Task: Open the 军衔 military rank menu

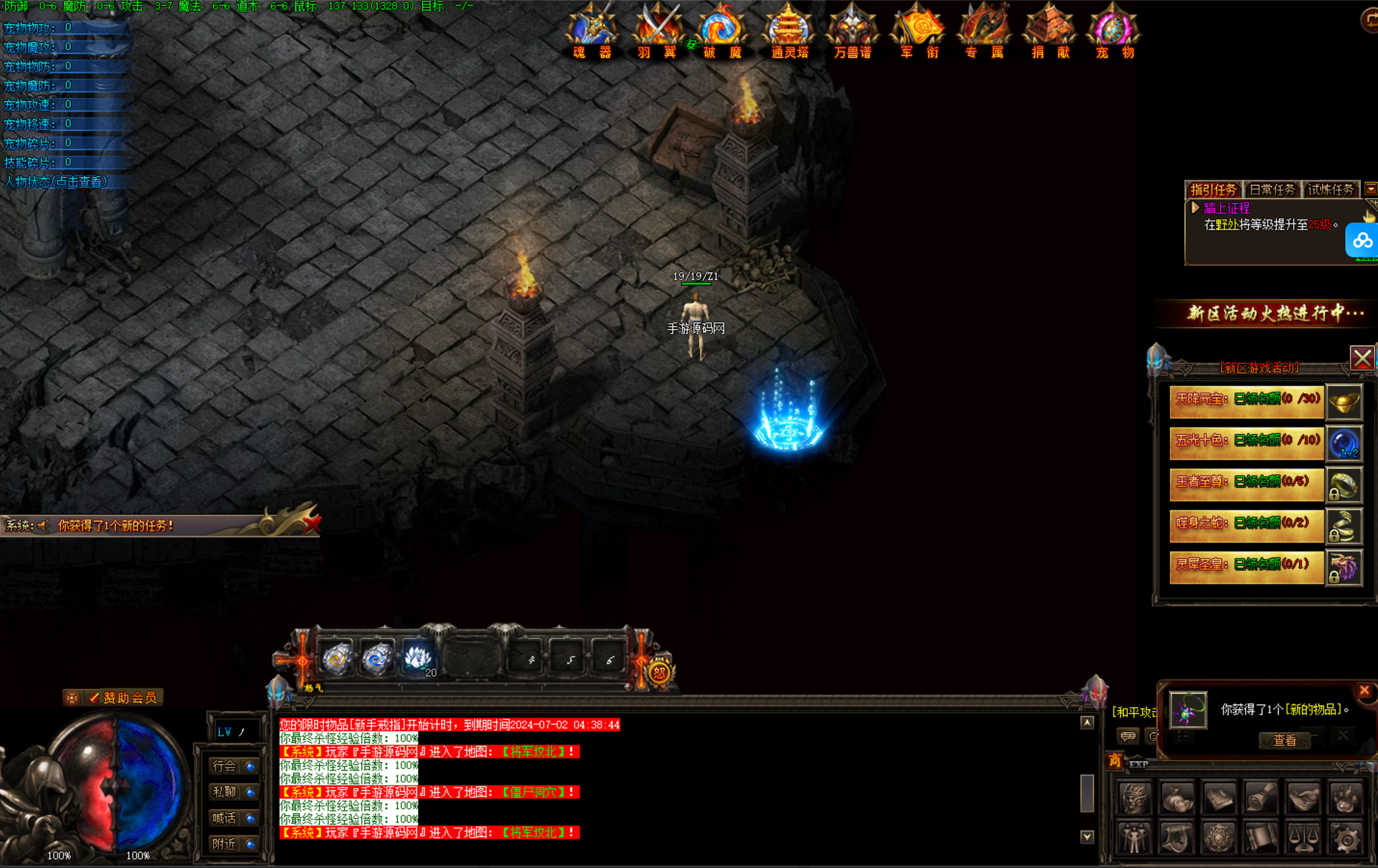Action: [x=918, y=32]
